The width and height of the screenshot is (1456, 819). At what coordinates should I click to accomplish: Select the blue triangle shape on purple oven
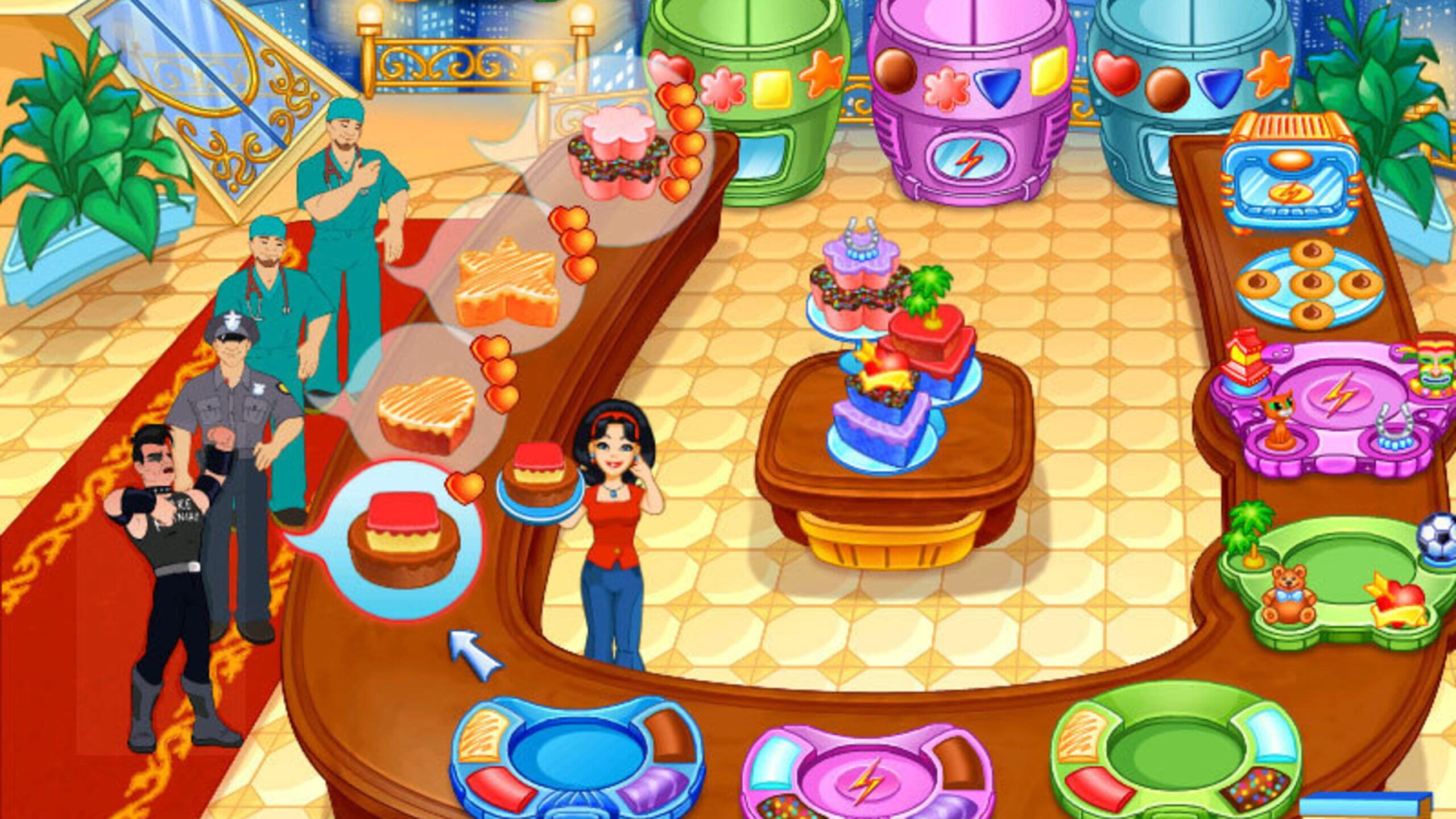(998, 88)
